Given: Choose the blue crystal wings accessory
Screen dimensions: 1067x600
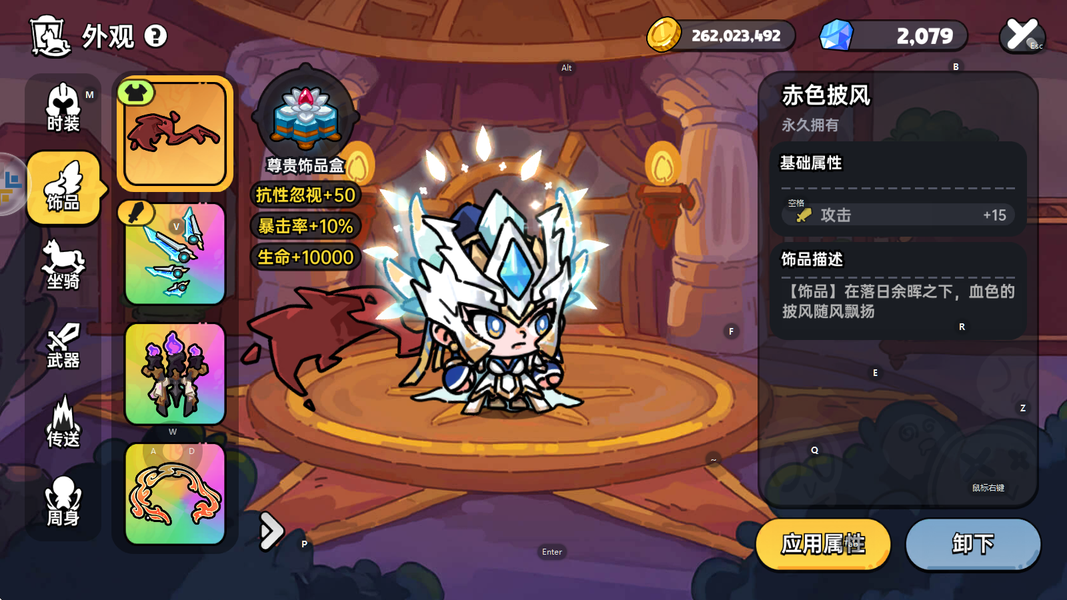Looking at the screenshot, I should tap(175, 255).
